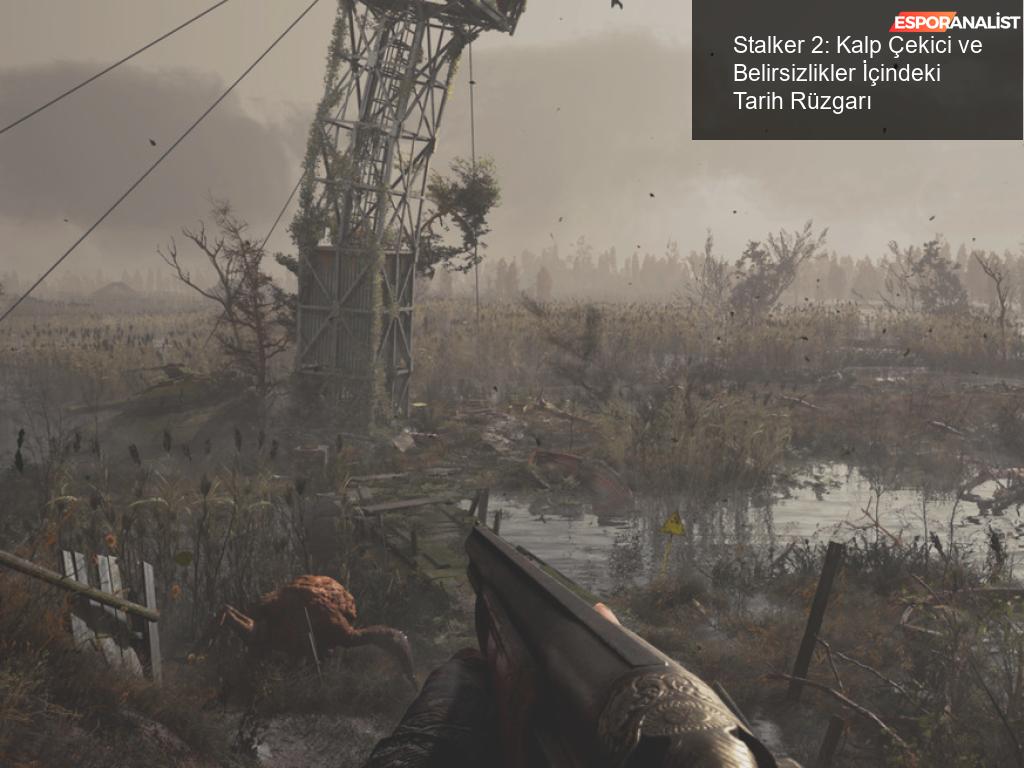Click the ESPORANALIST site logo
This screenshot has width=1024, height=768.
click(954, 22)
